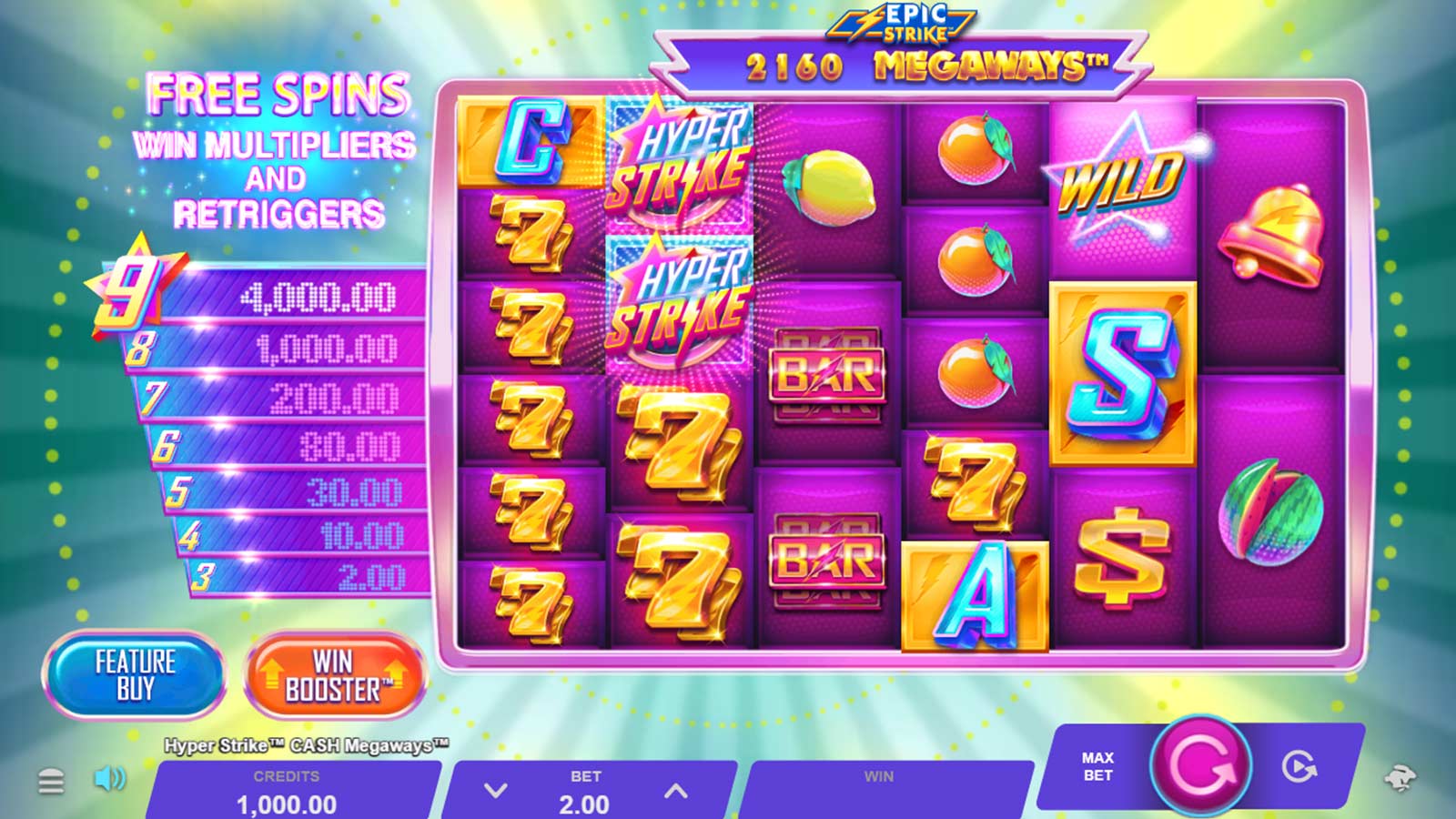Increase the bet amount
The height and width of the screenshot is (819, 1456).
click(675, 791)
